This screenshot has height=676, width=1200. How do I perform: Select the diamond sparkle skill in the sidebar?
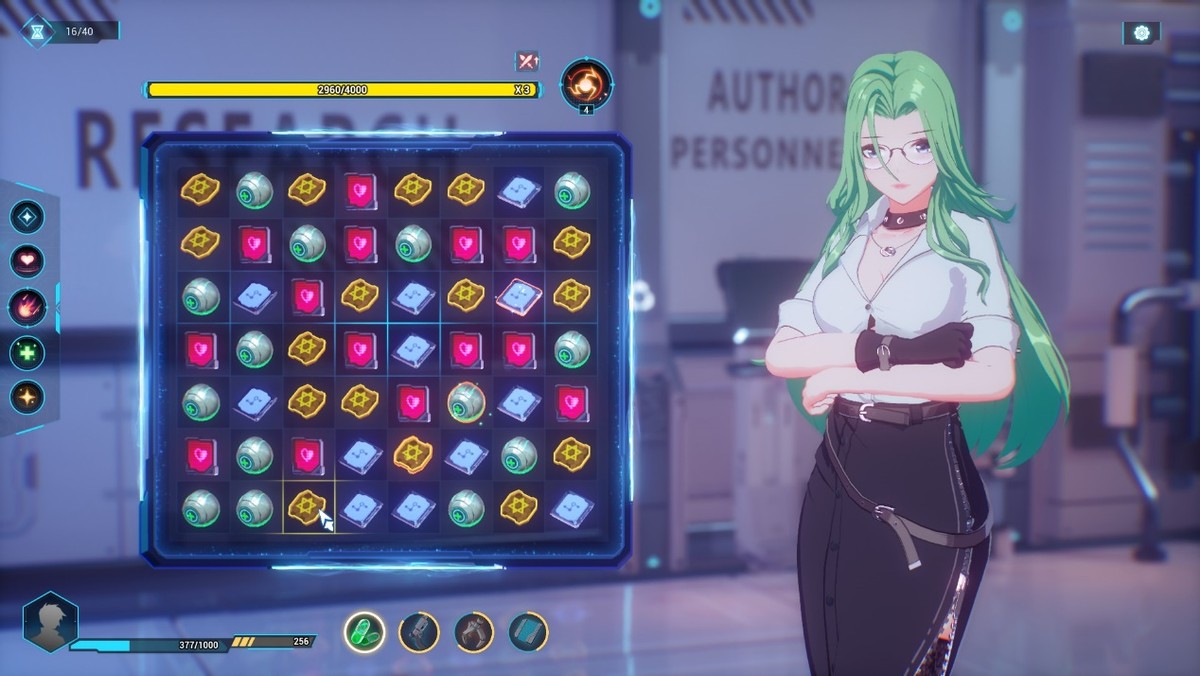[27, 218]
